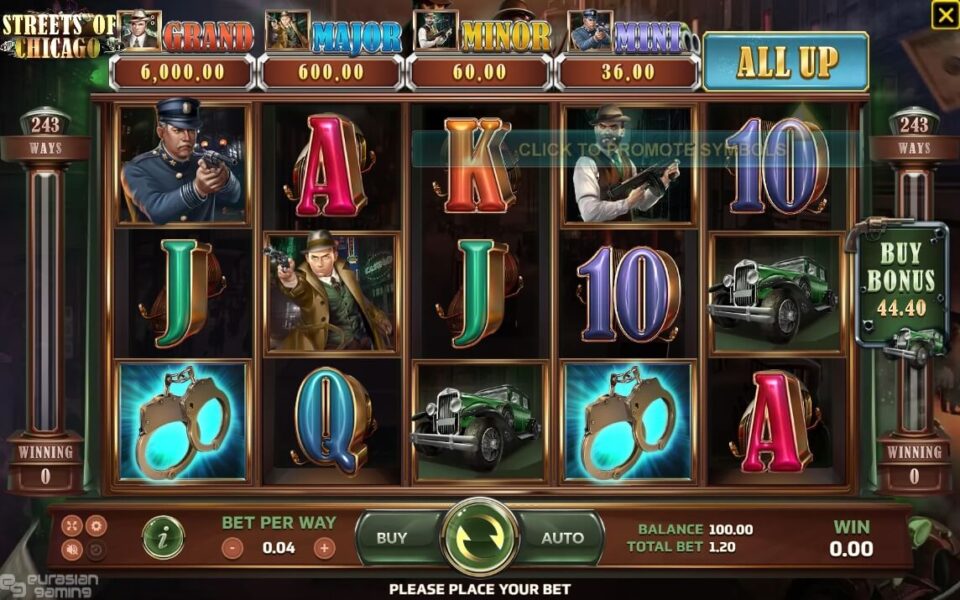Close the game with the yellow X

point(944,14)
